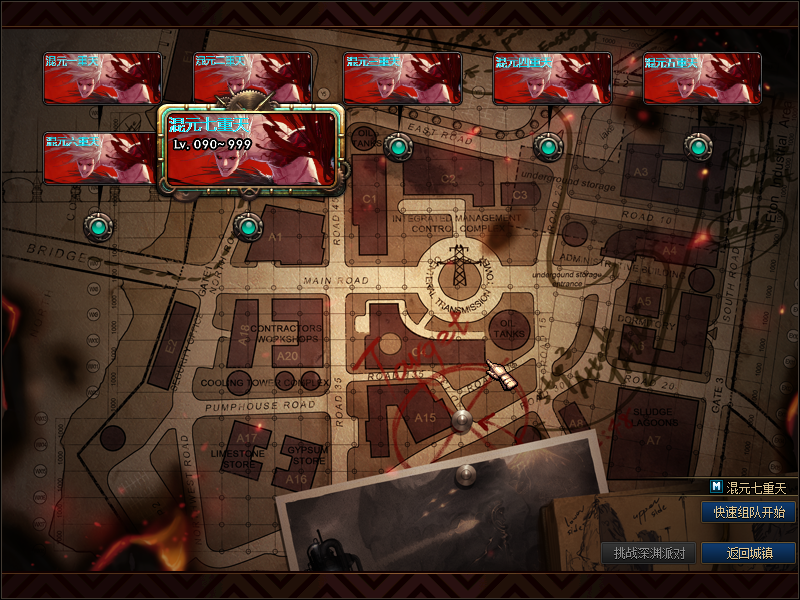Start quick party with 快速组队开始
Image resolution: width=800 pixels, height=600 pixels.
(x=749, y=512)
